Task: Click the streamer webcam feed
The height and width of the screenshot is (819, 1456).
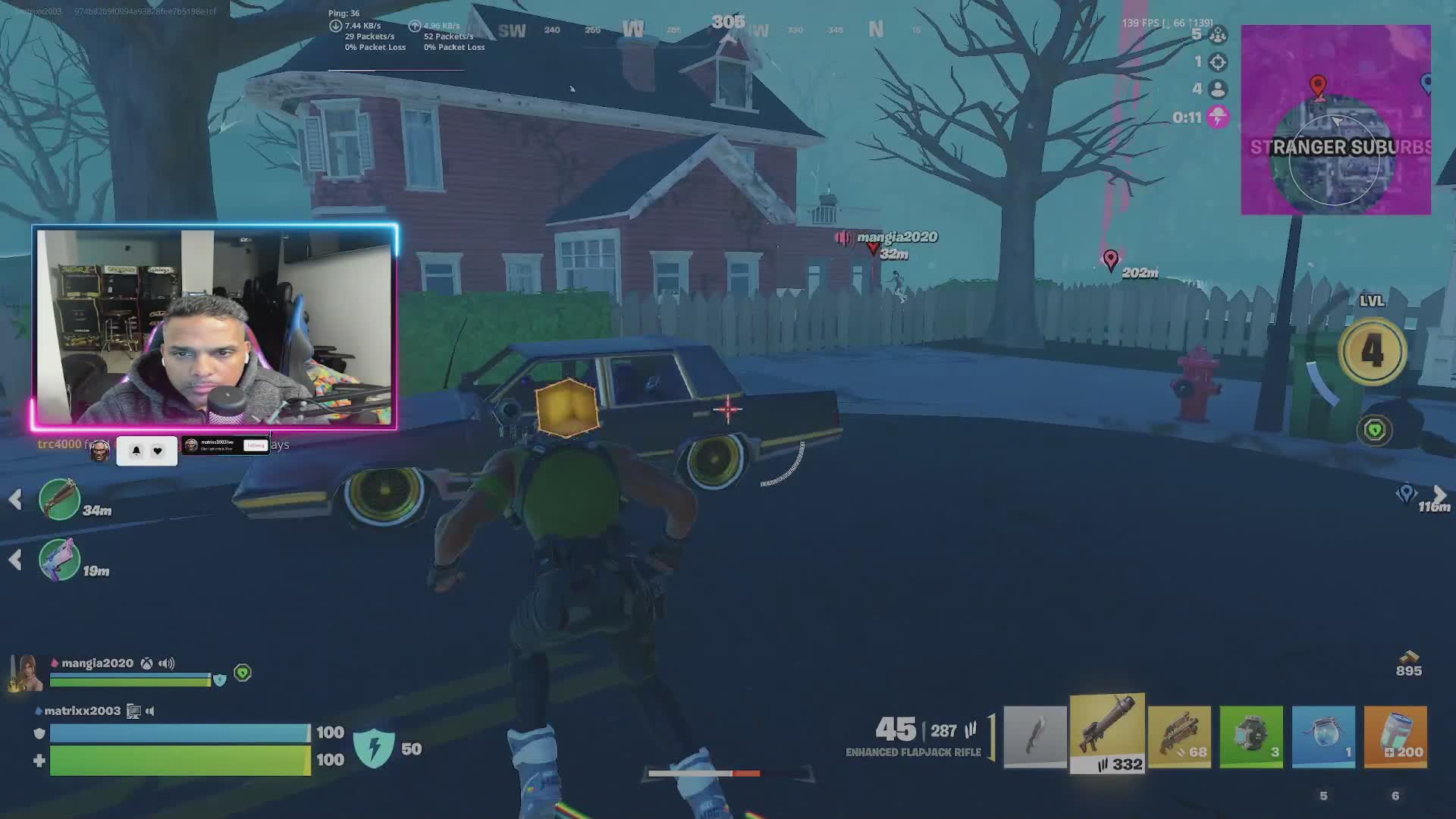Action: click(214, 326)
